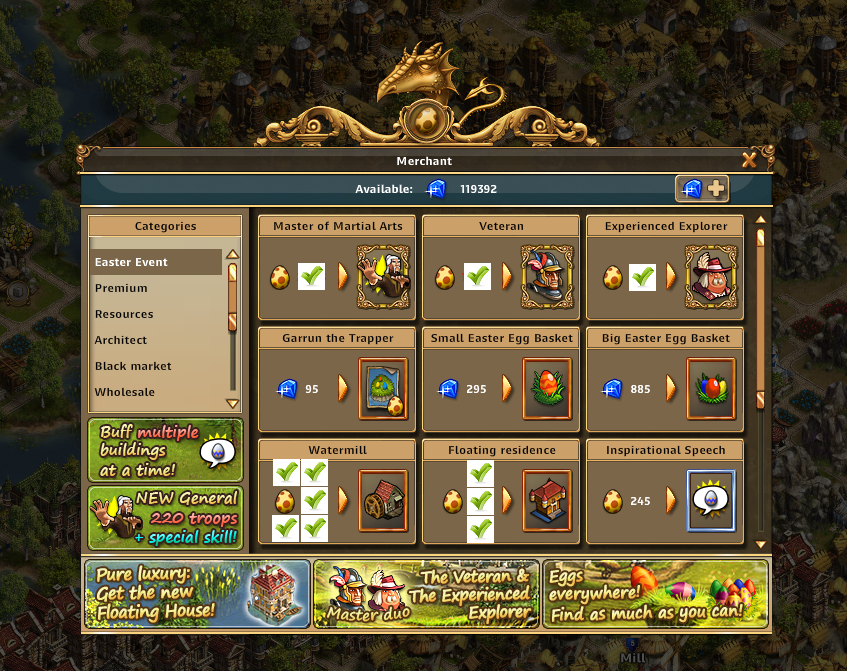This screenshot has width=847, height=671.
Task: Purchase Garrun the Trapper item
Action: (383, 388)
